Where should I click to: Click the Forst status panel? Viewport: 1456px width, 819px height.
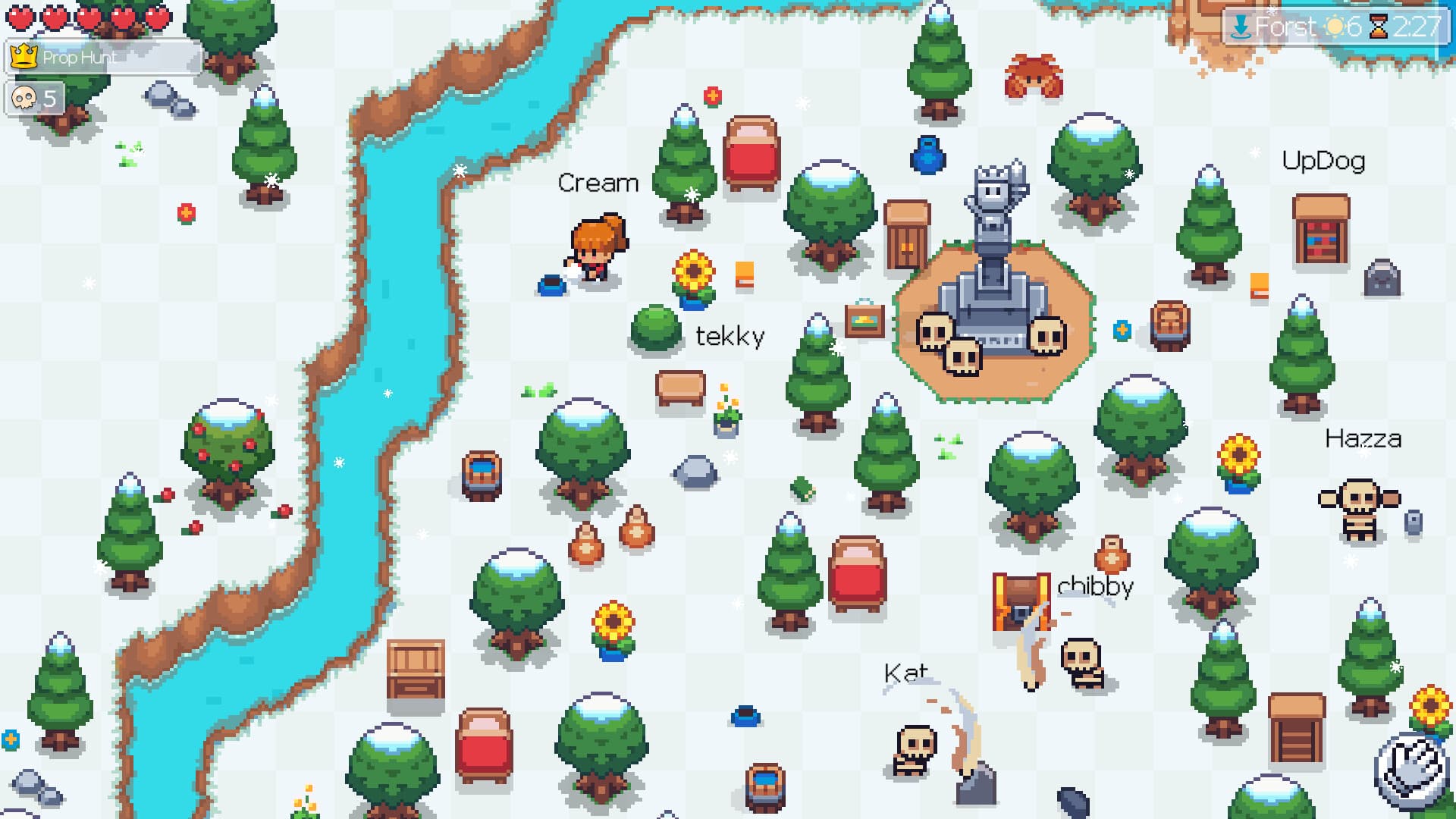(1335, 26)
